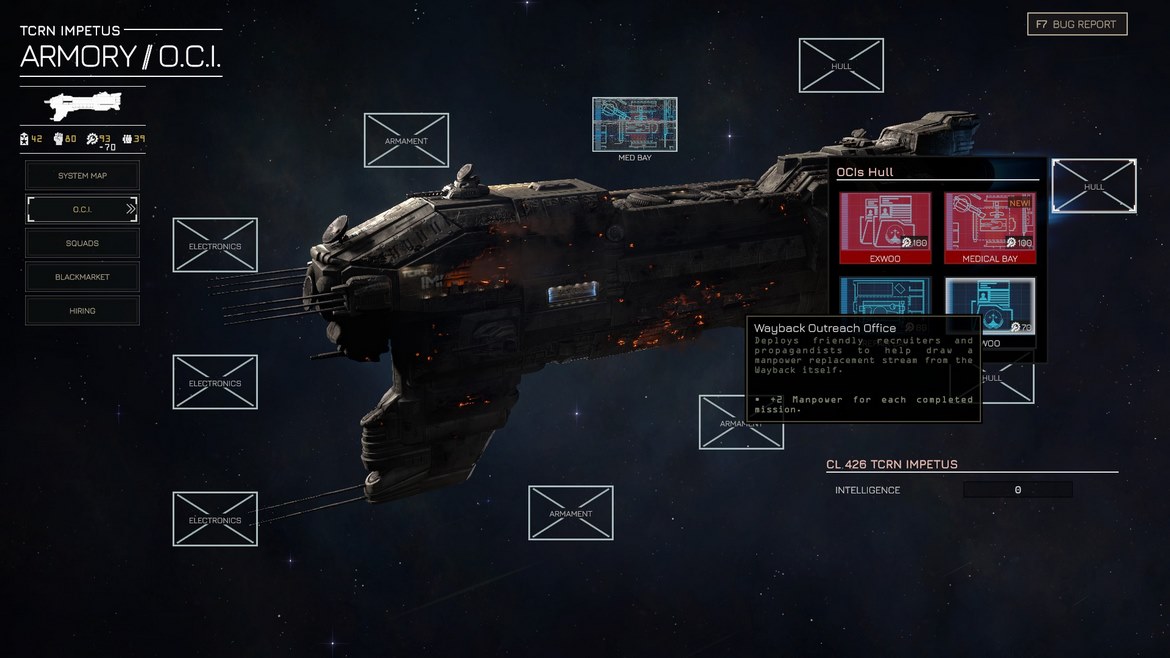
Task: Click the F7 Bug Report button
Action: pyautogui.click(x=1077, y=24)
